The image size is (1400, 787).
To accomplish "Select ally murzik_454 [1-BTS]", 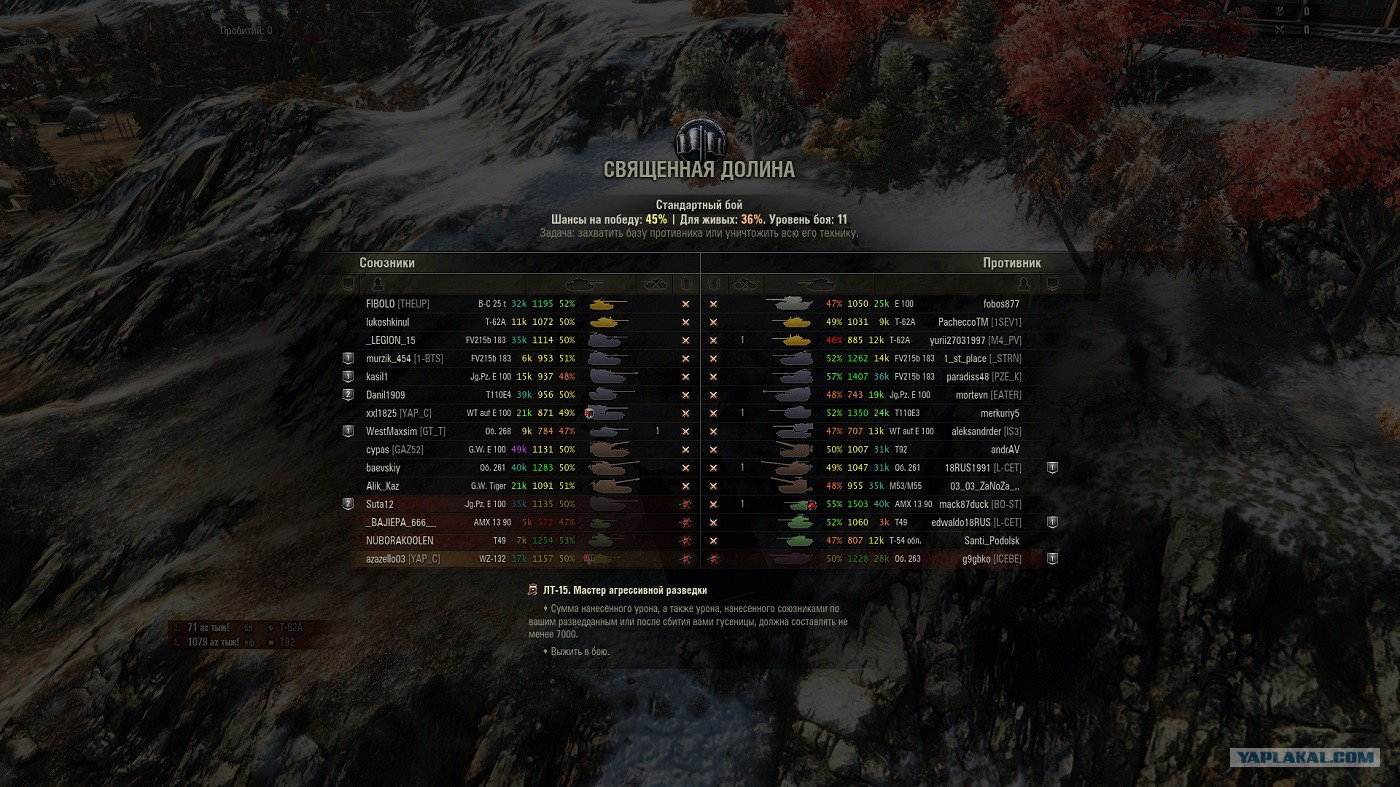I will (x=404, y=358).
